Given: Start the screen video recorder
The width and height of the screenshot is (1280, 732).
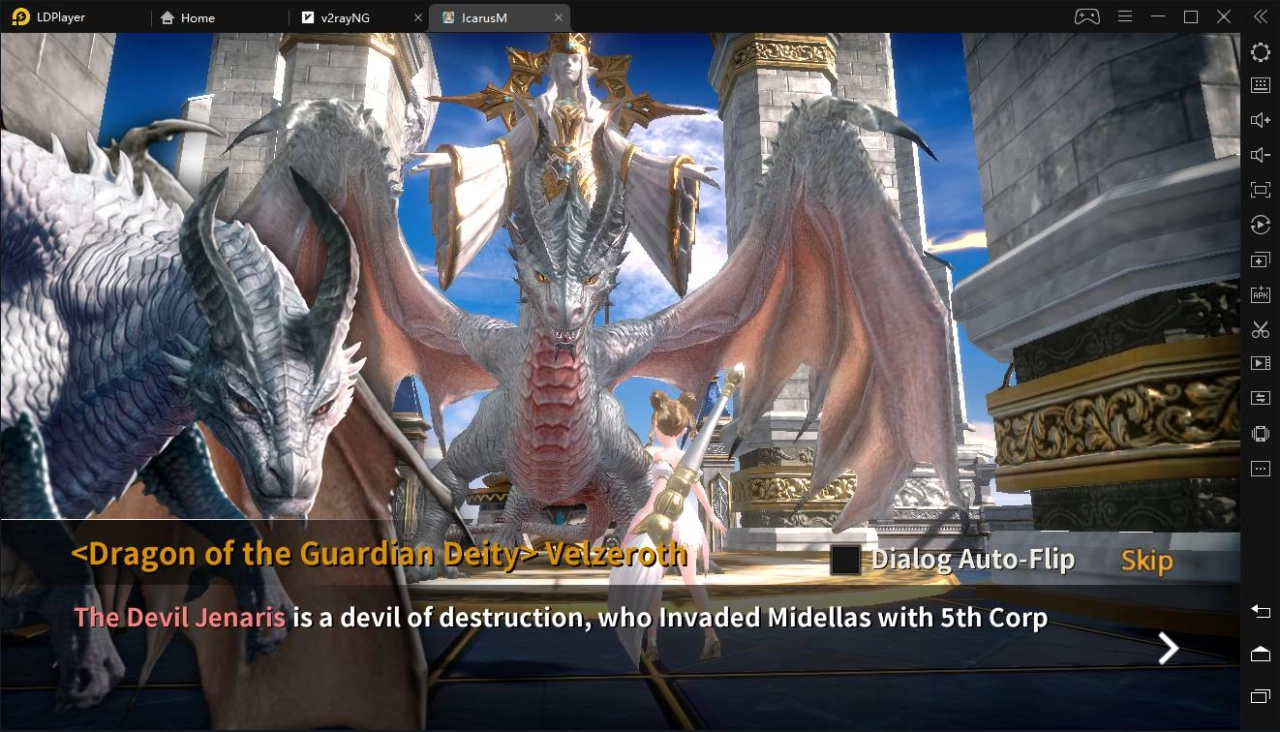Looking at the screenshot, I should coord(1258,362).
